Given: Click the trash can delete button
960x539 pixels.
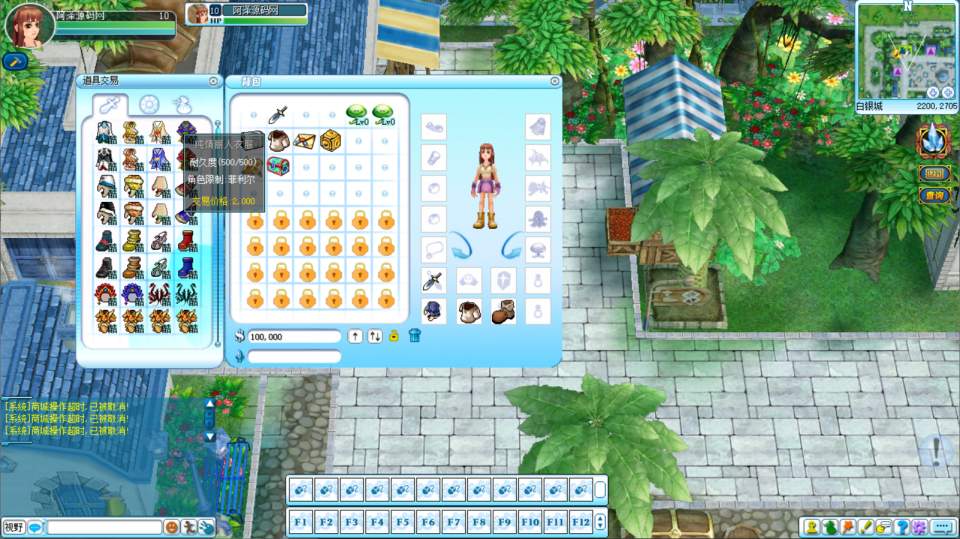Looking at the screenshot, I should point(415,336).
